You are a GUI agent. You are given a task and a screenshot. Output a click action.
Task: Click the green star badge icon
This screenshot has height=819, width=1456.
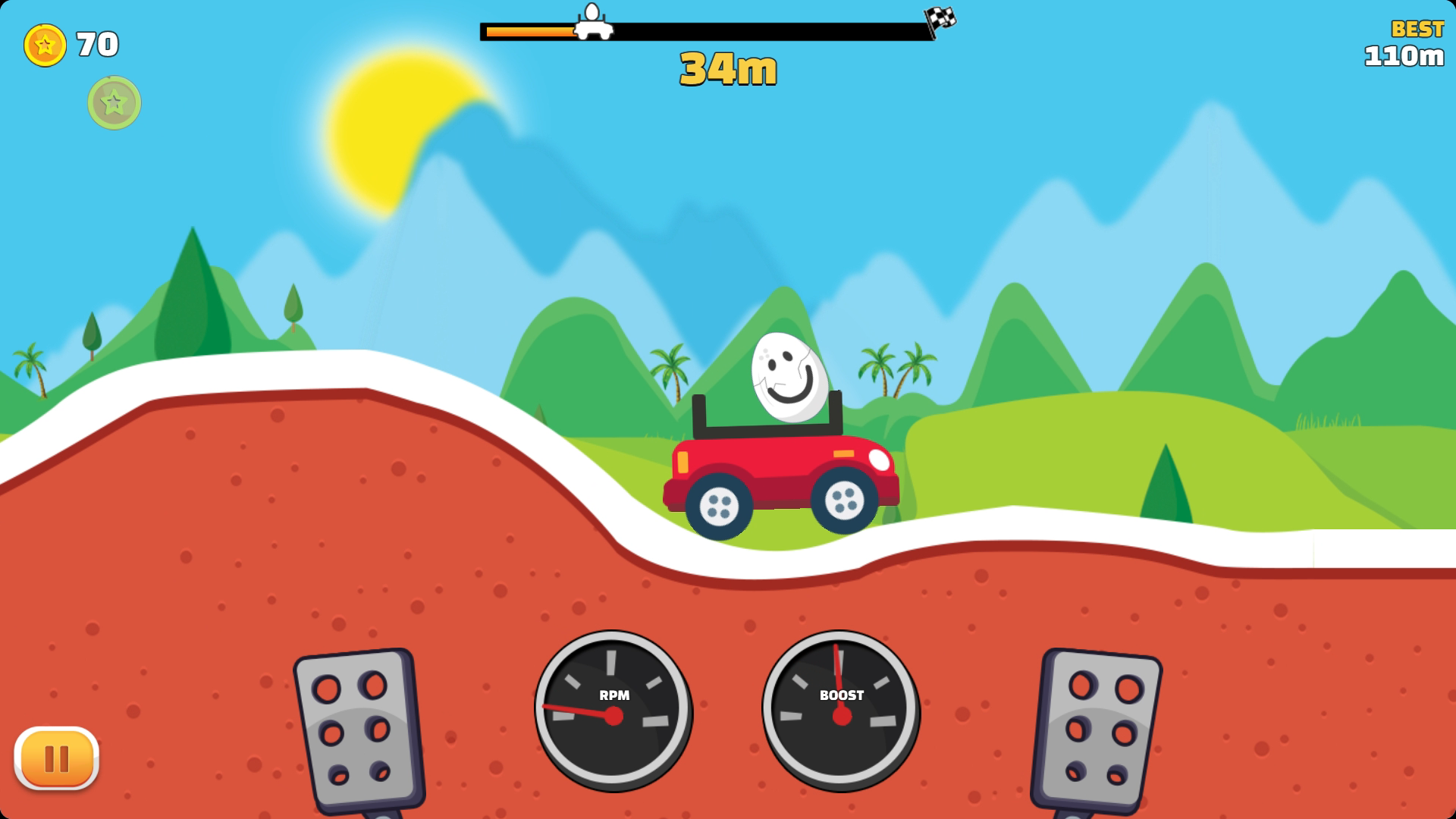click(114, 102)
